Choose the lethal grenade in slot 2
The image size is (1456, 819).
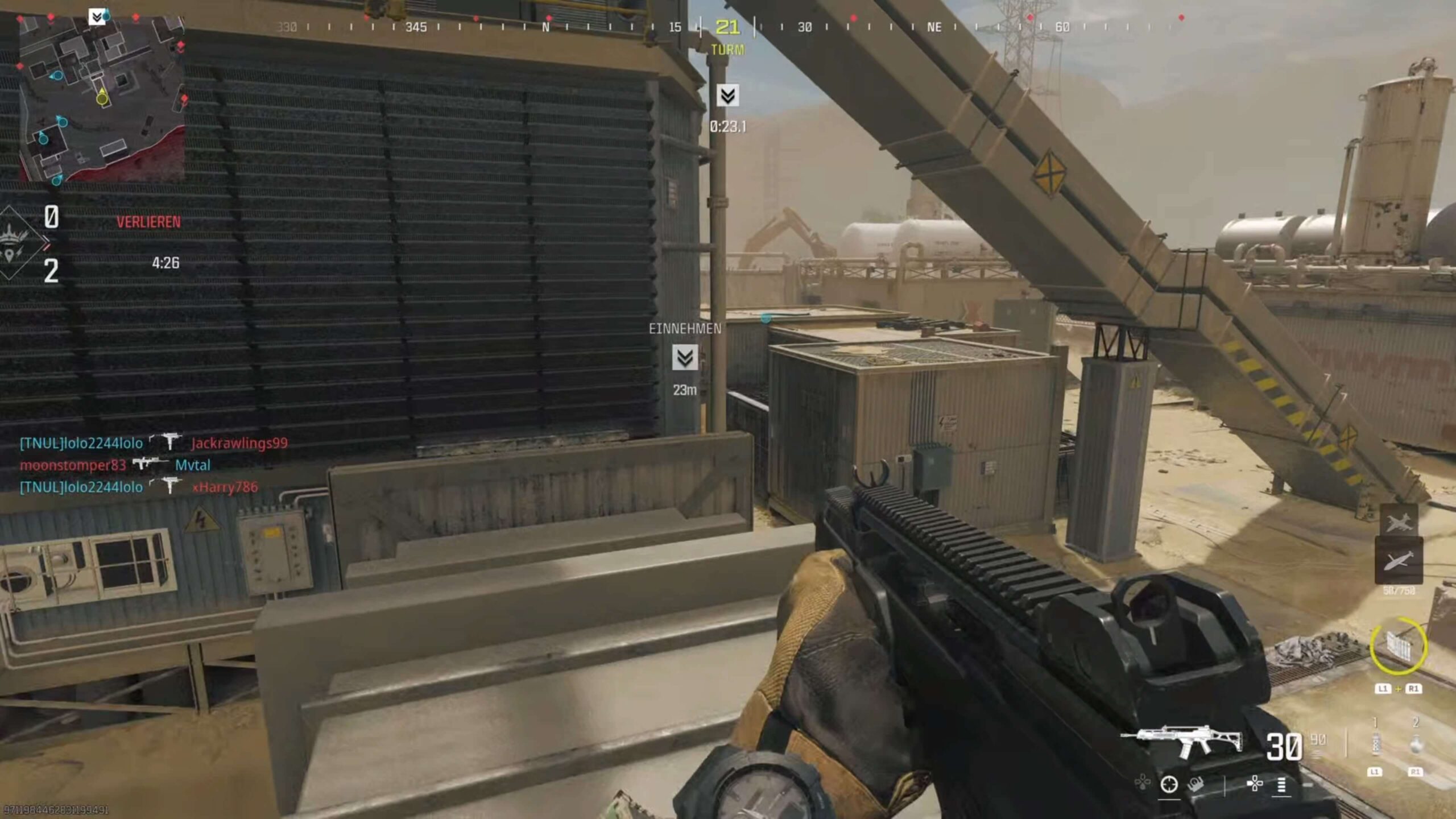coord(1416,743)
